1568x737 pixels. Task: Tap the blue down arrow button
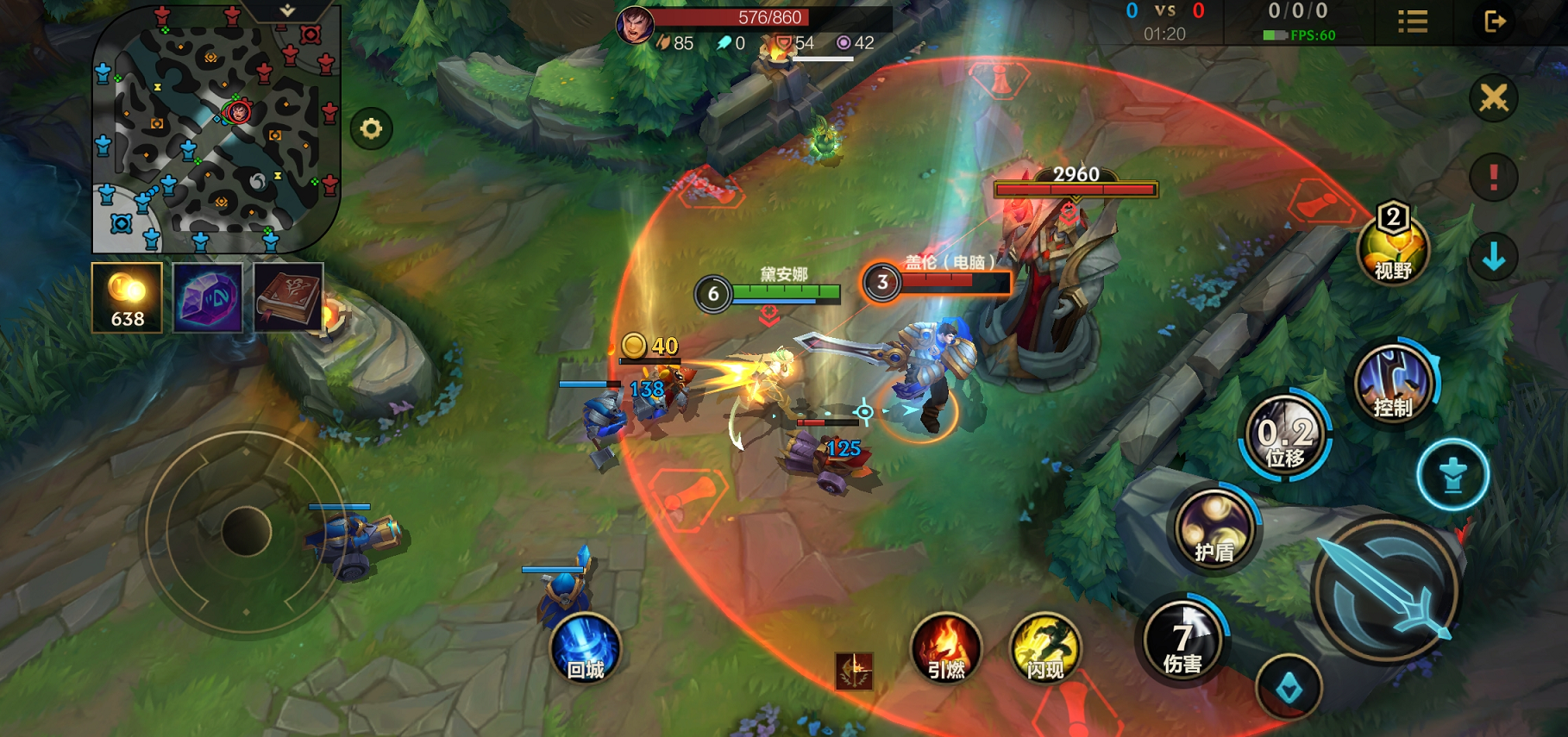[1494, 257]
